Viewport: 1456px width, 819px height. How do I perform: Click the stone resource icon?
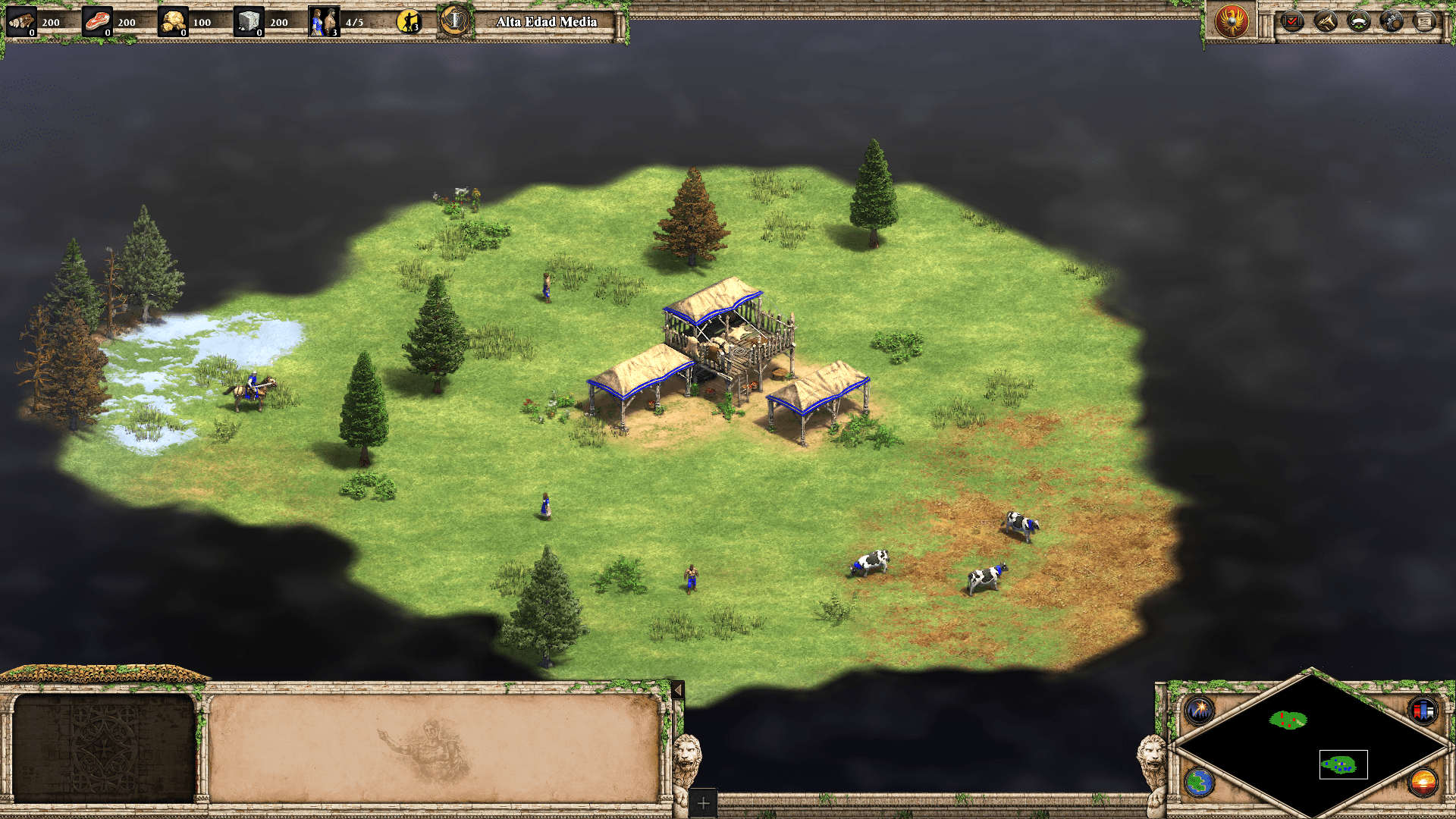click(x=249, y=22)
